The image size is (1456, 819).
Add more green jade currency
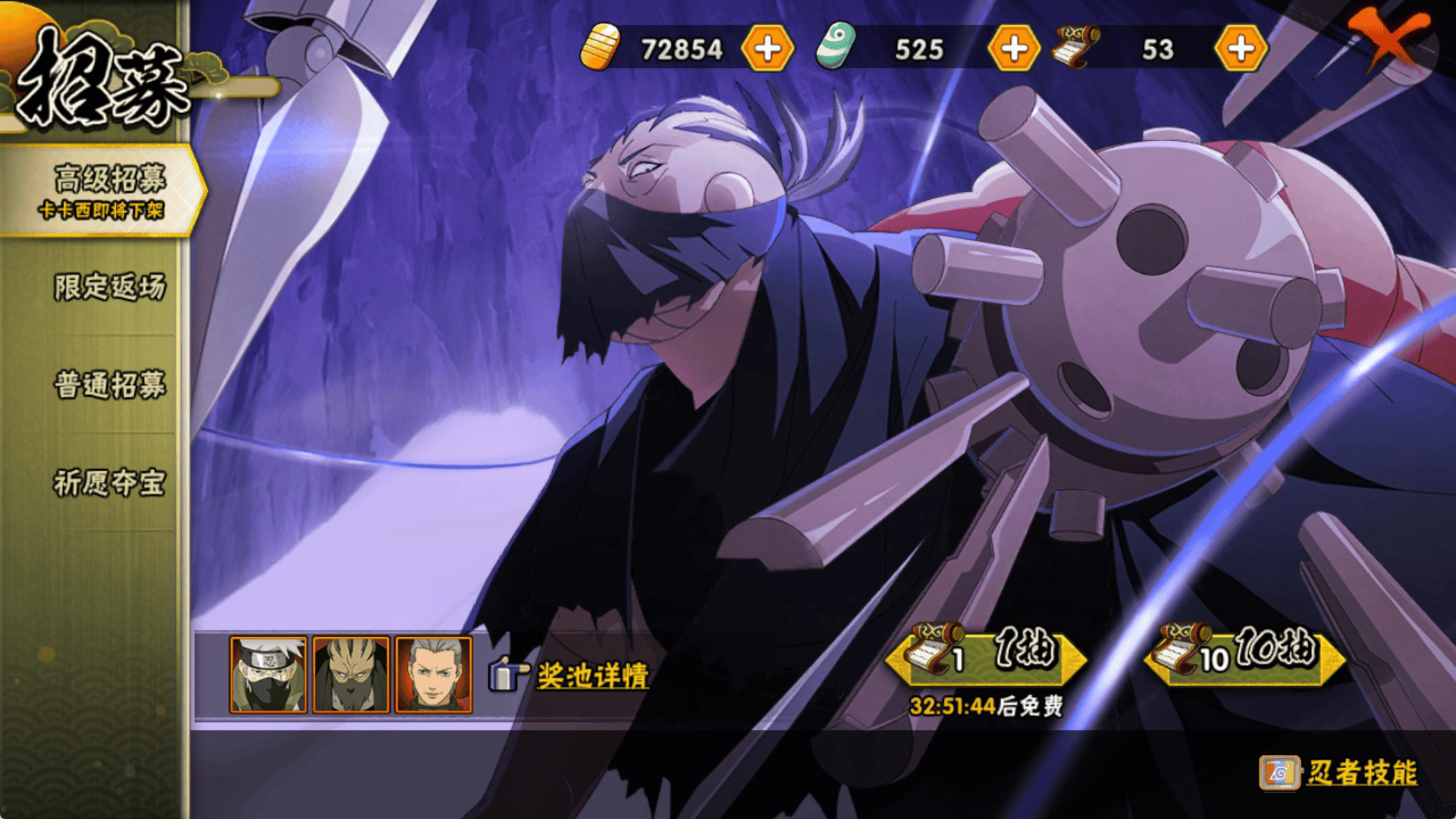point(1013,49)
